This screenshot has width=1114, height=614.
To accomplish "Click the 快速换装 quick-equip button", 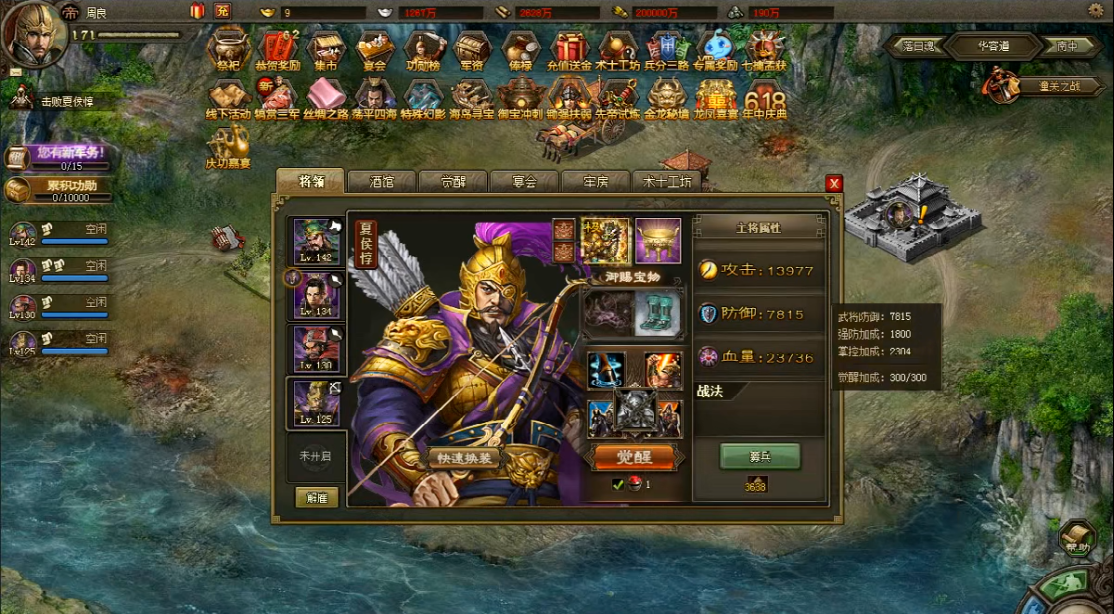I will point(467,458).
